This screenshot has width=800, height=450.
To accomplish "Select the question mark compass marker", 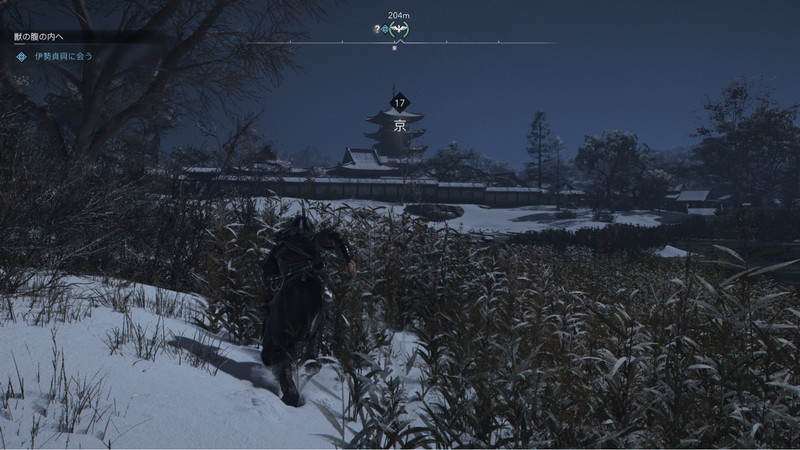I will click(x=376, y=30).
